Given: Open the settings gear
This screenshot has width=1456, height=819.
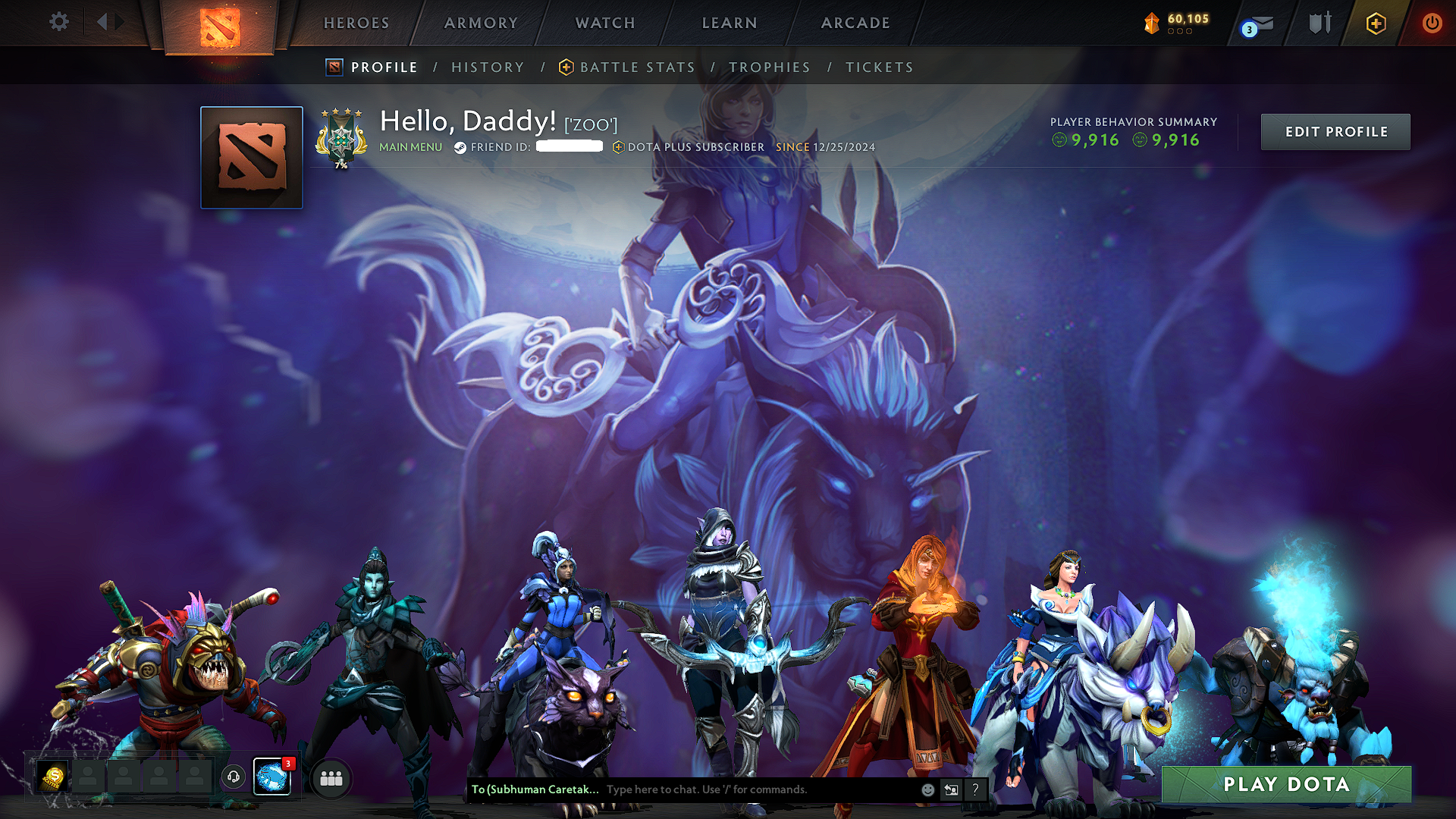Looking at the screenshot, I should point(58,22).
